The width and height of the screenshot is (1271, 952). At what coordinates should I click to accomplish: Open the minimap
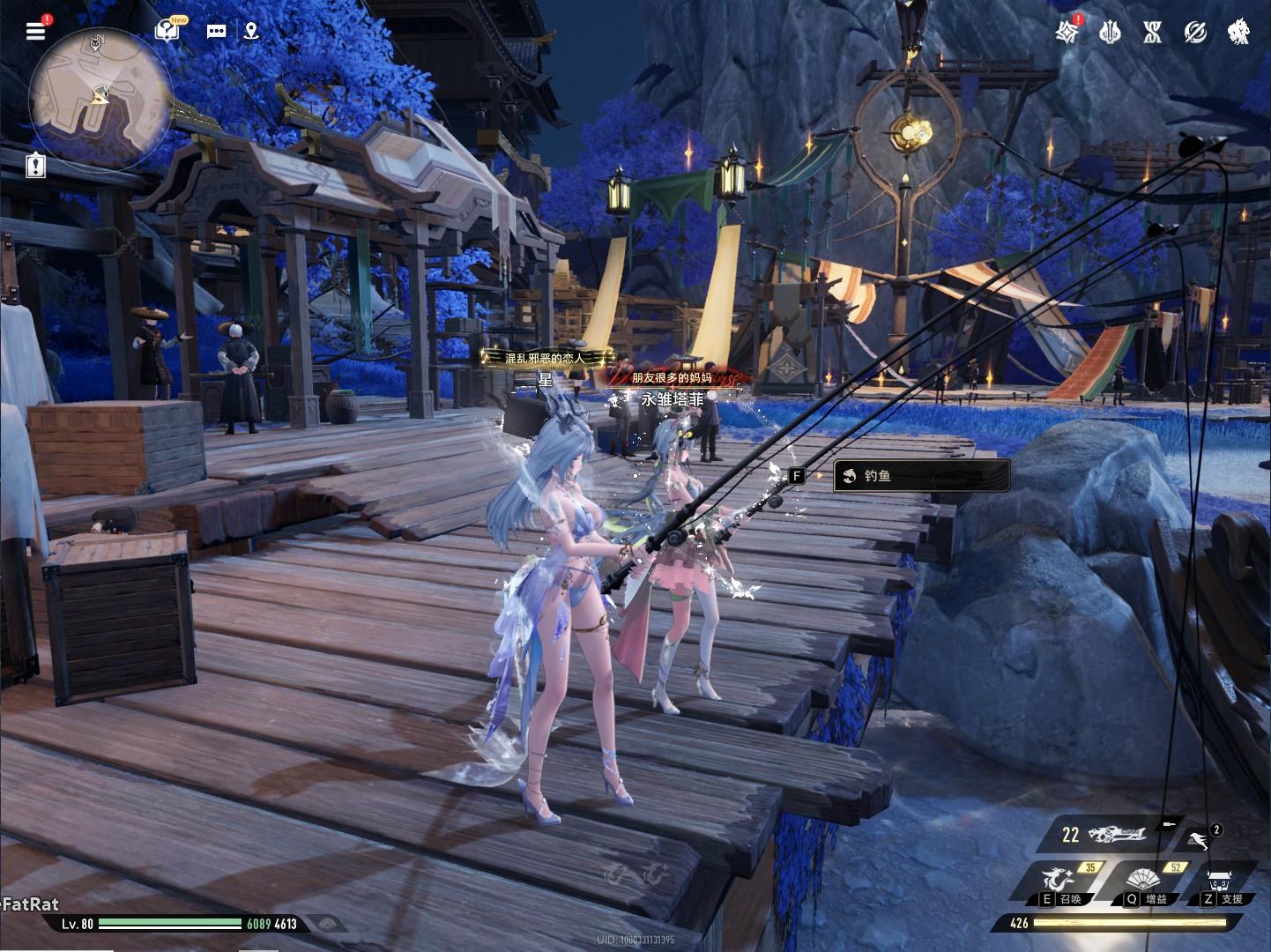(x=100, y=98)
